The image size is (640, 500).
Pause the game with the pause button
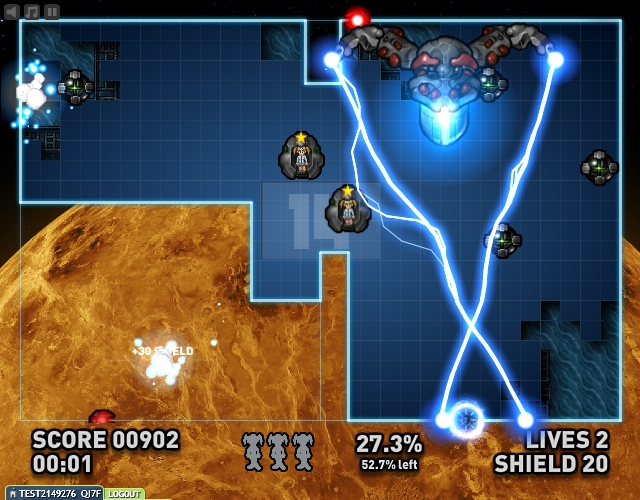tap(52, 11)
